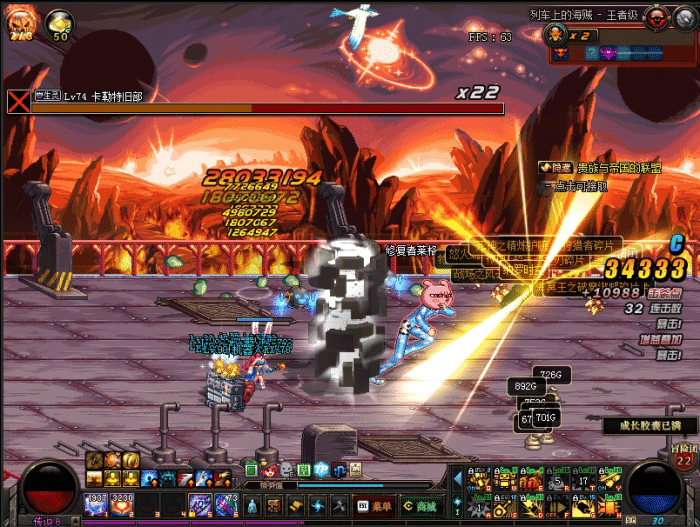Activate the item in quick slot 5
Viewport: 700px width, 527px height.
[x=199, y=504]
